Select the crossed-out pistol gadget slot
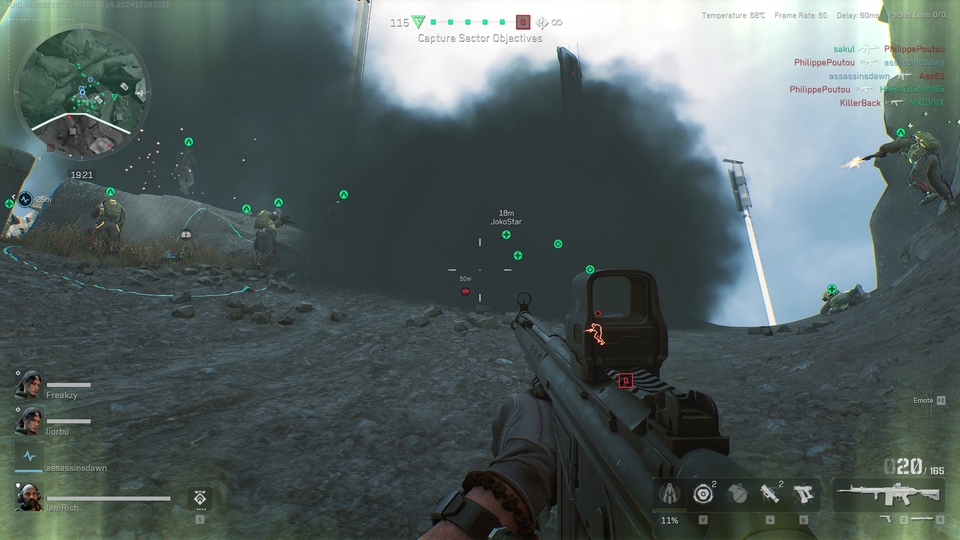This screenshot has height=540, width=960. pos(802,494)
